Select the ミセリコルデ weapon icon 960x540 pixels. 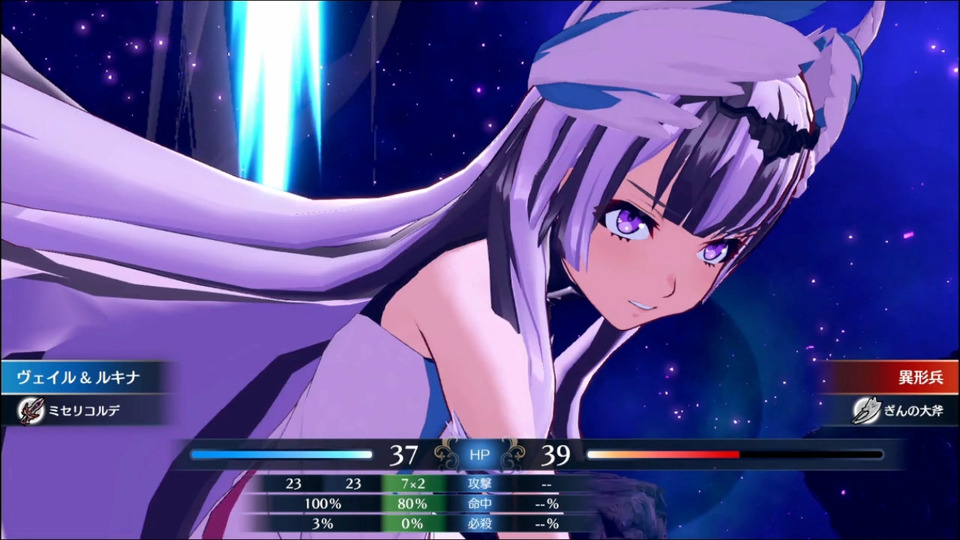click(31, 411)
